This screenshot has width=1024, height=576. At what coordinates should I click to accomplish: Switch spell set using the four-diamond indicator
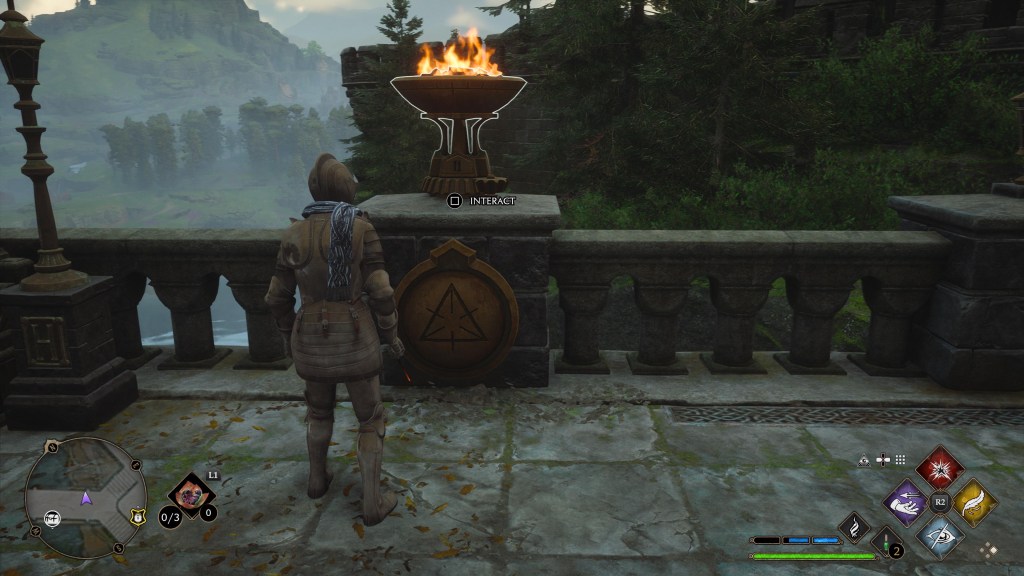(989, 549)
